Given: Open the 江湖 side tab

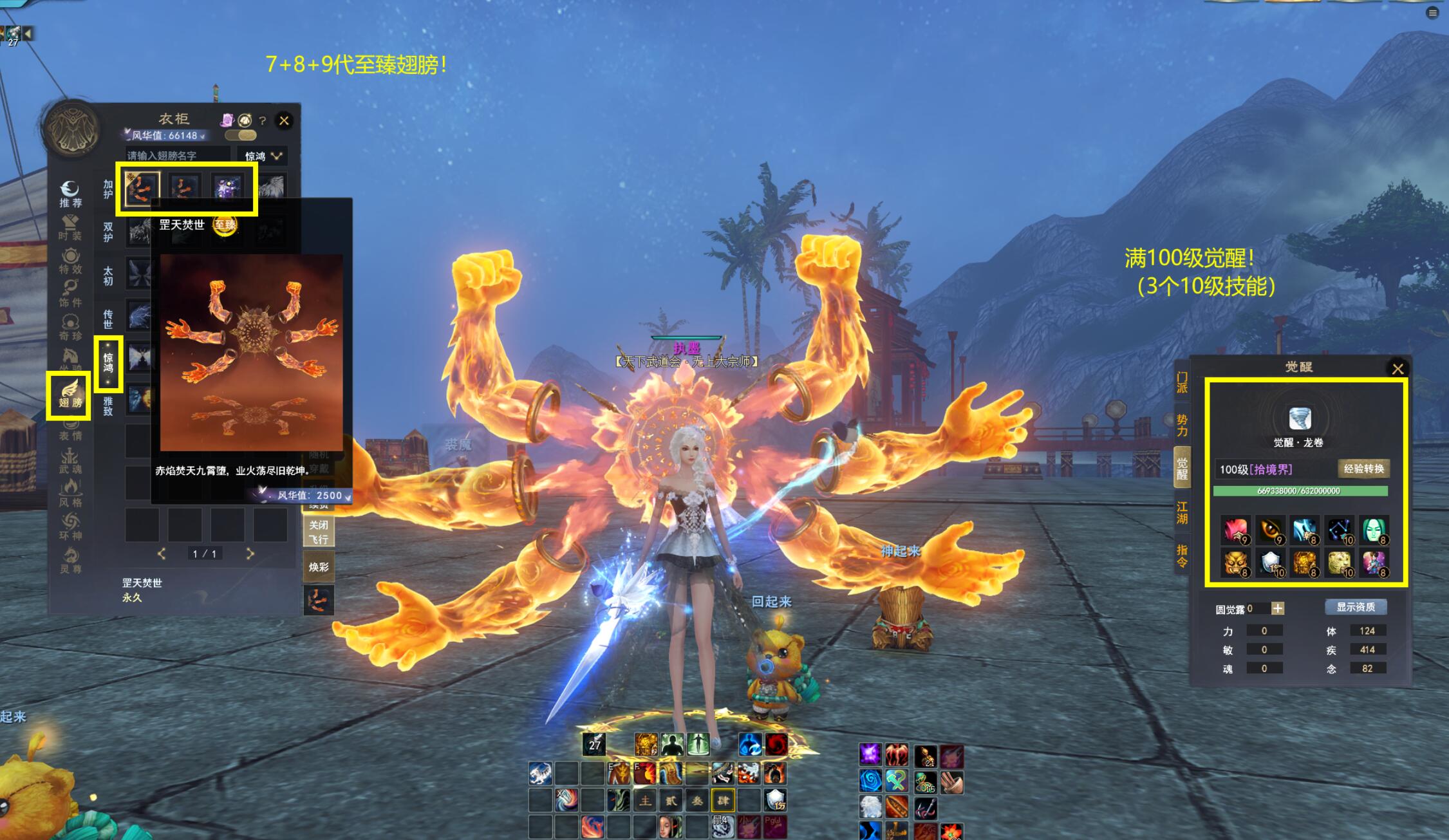Looking at the screenshot, I should (x=1182, y=512).
